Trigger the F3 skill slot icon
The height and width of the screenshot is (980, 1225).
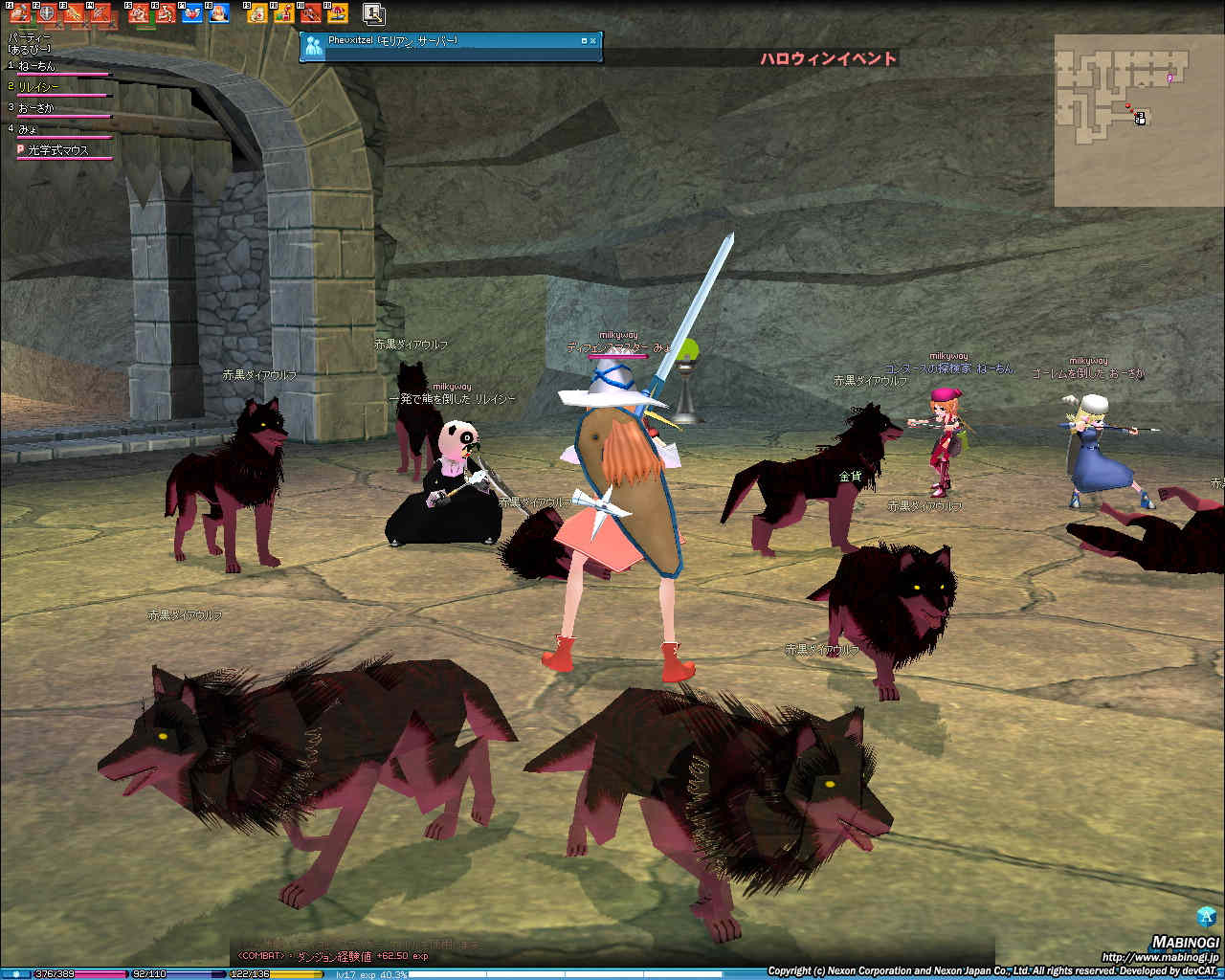tap(74, 12)
